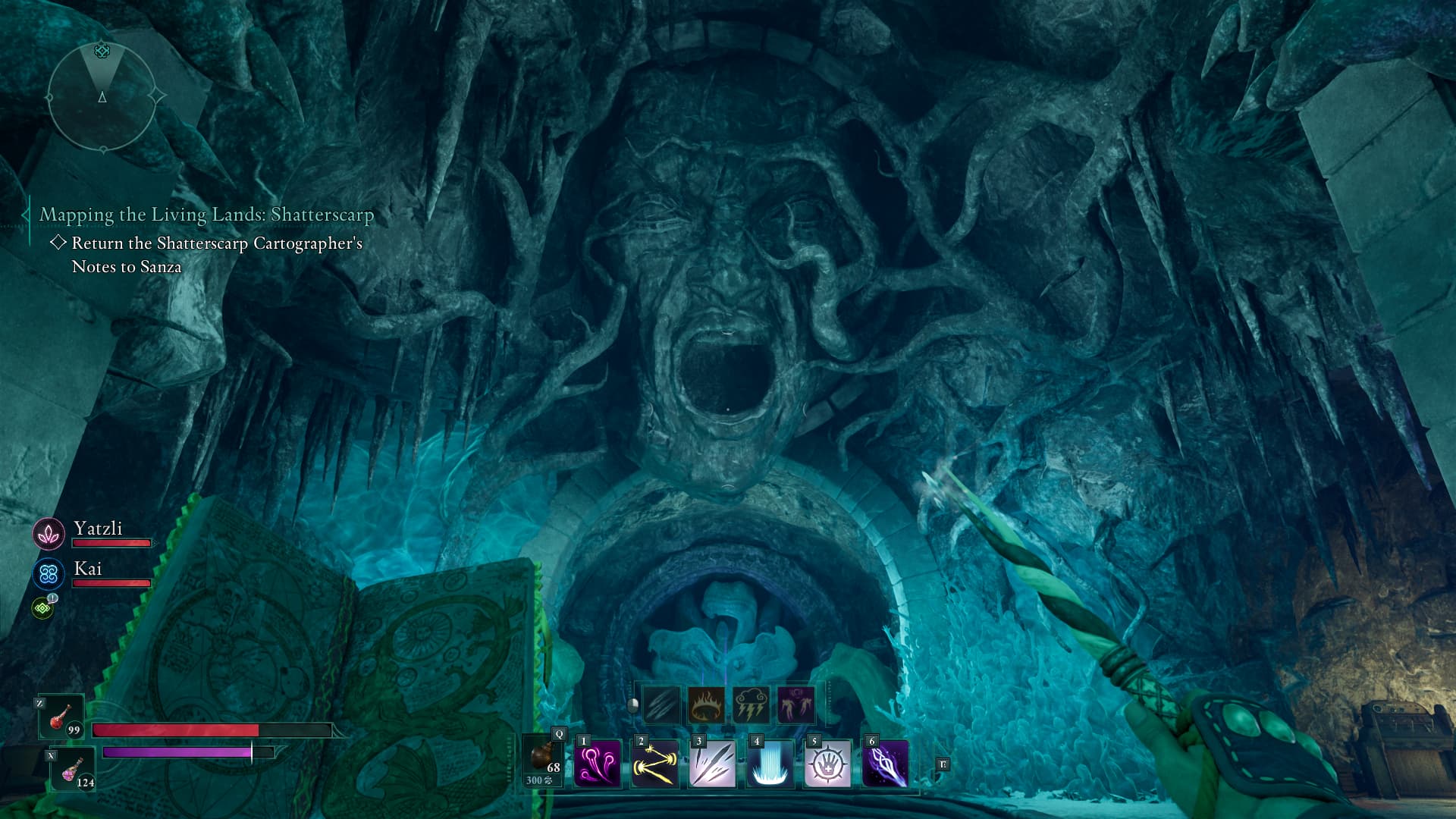Screen dimensions: 1456x819
Task: Activate the purple lightning strand ability
Action: 885,764
